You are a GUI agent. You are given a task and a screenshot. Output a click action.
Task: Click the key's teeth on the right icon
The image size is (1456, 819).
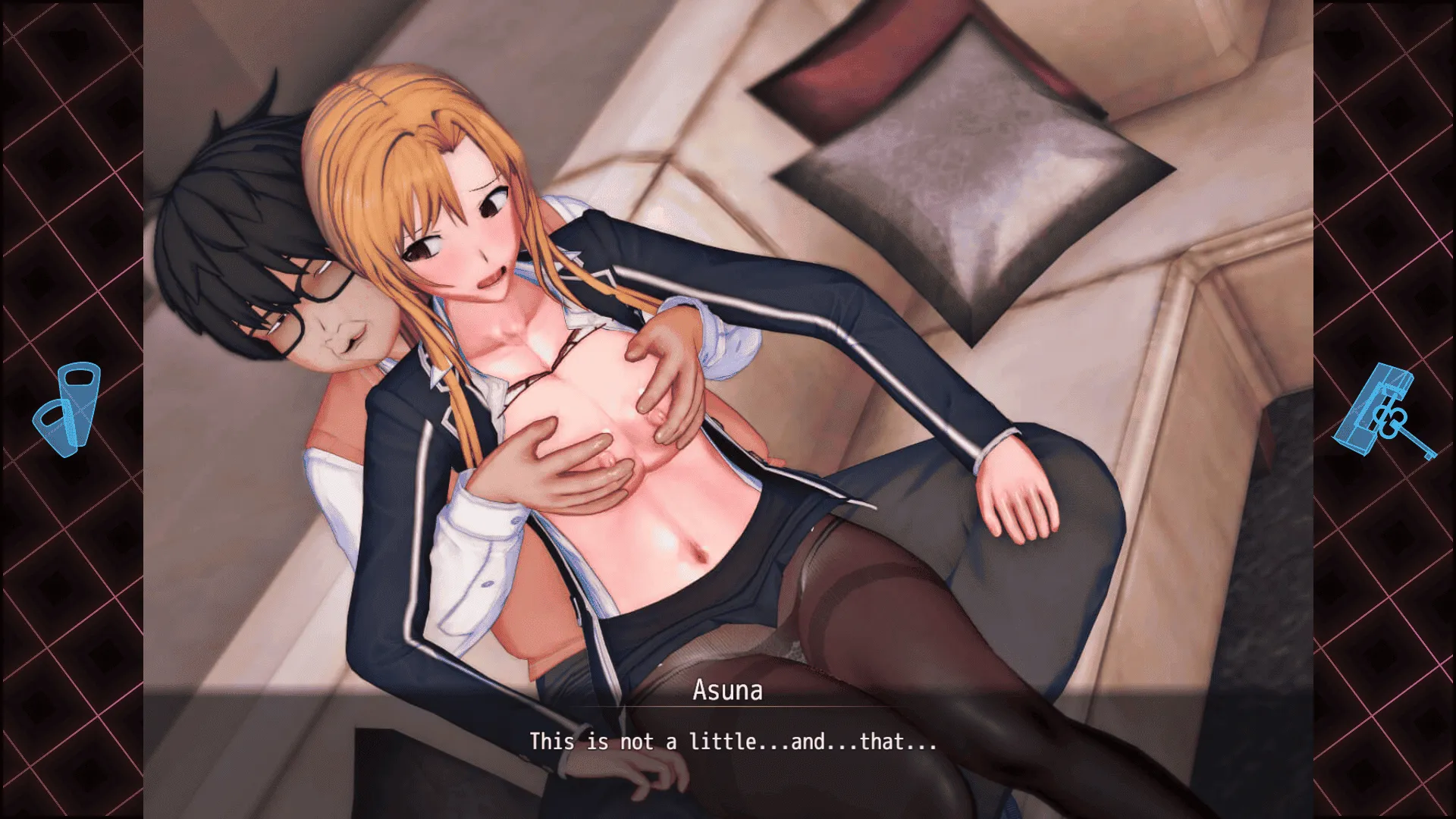[x=1429, y=455]
